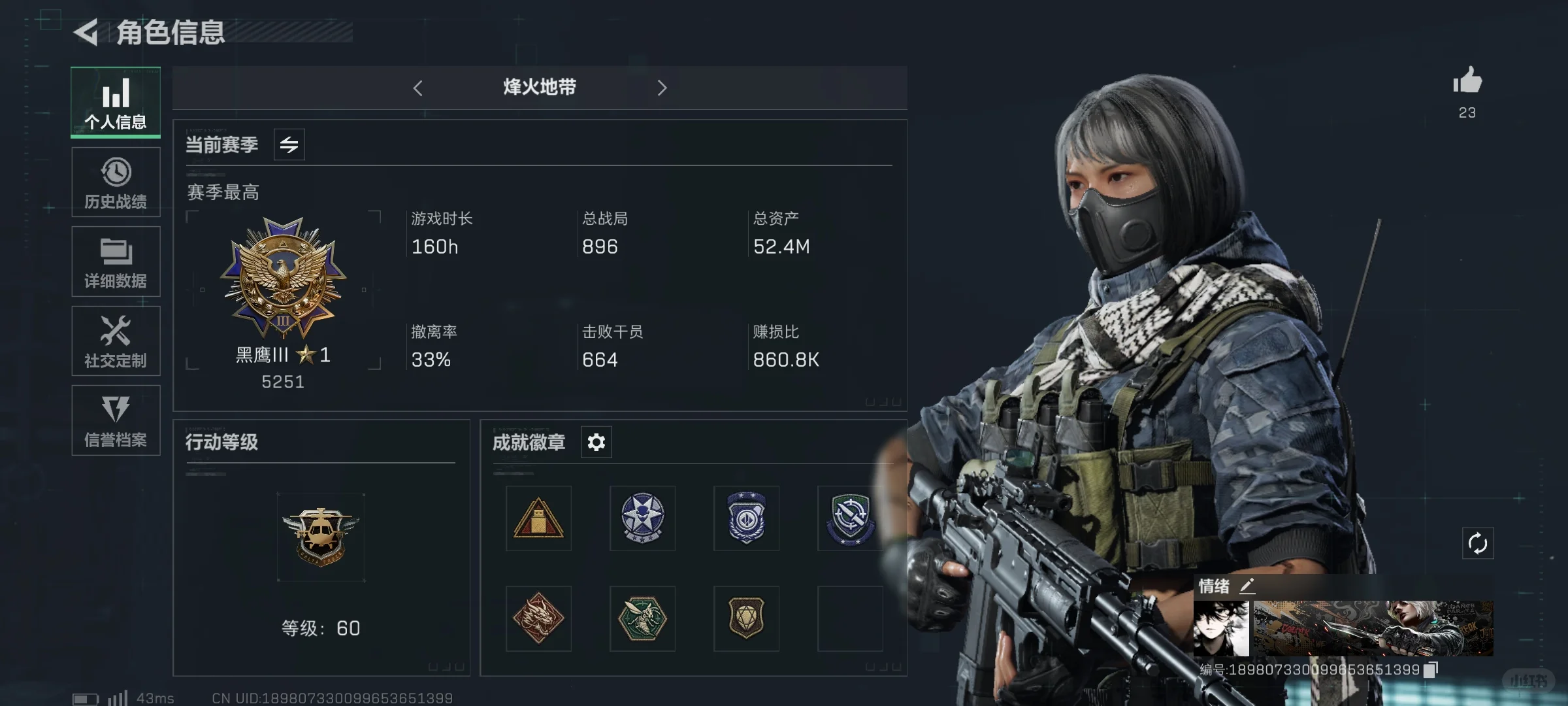Switch to the 烽火地带 mode tab
This screenshot has height=706, width=1568.
pos(538,88)
